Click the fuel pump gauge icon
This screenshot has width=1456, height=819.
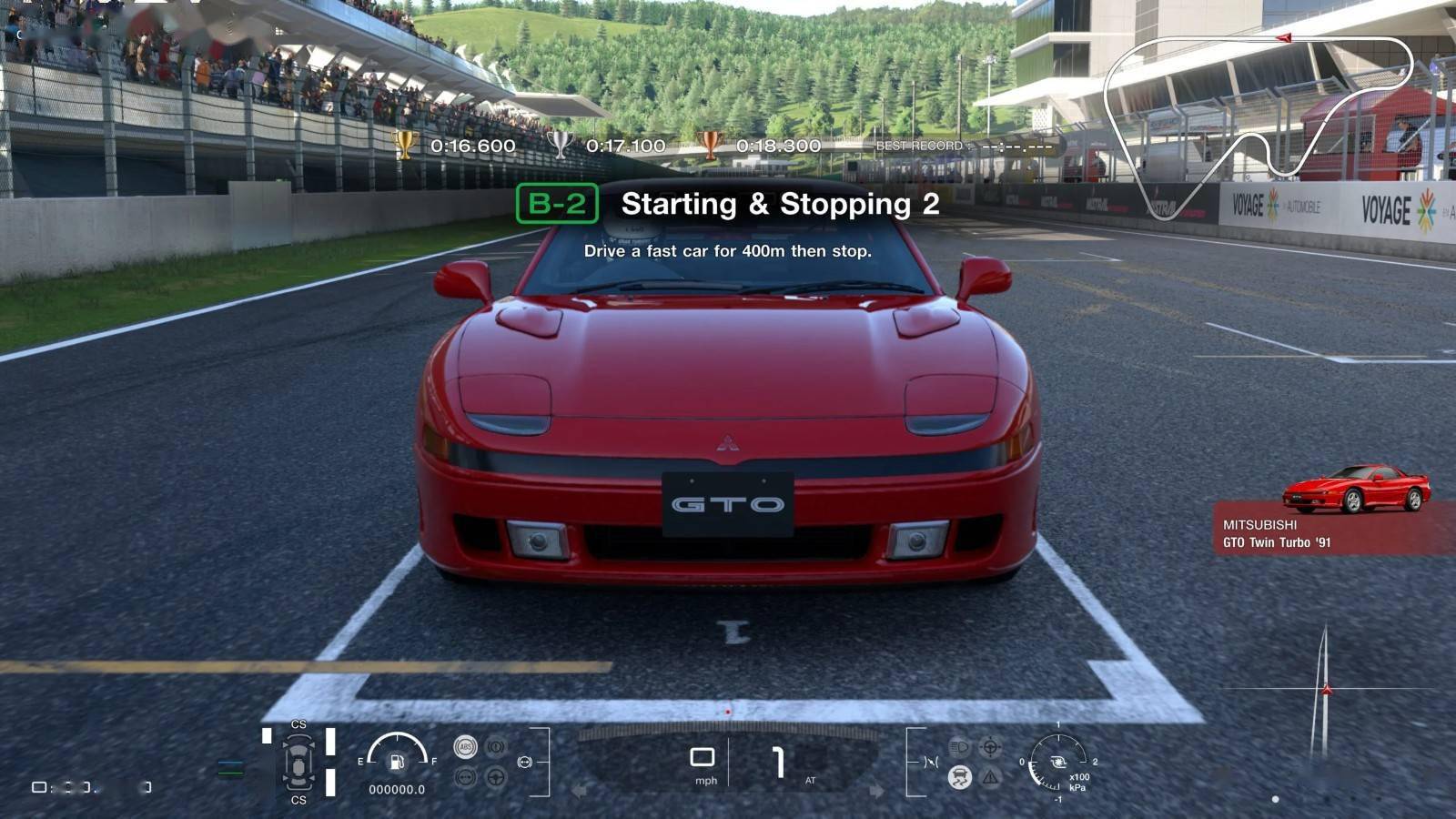click(397, 760)
